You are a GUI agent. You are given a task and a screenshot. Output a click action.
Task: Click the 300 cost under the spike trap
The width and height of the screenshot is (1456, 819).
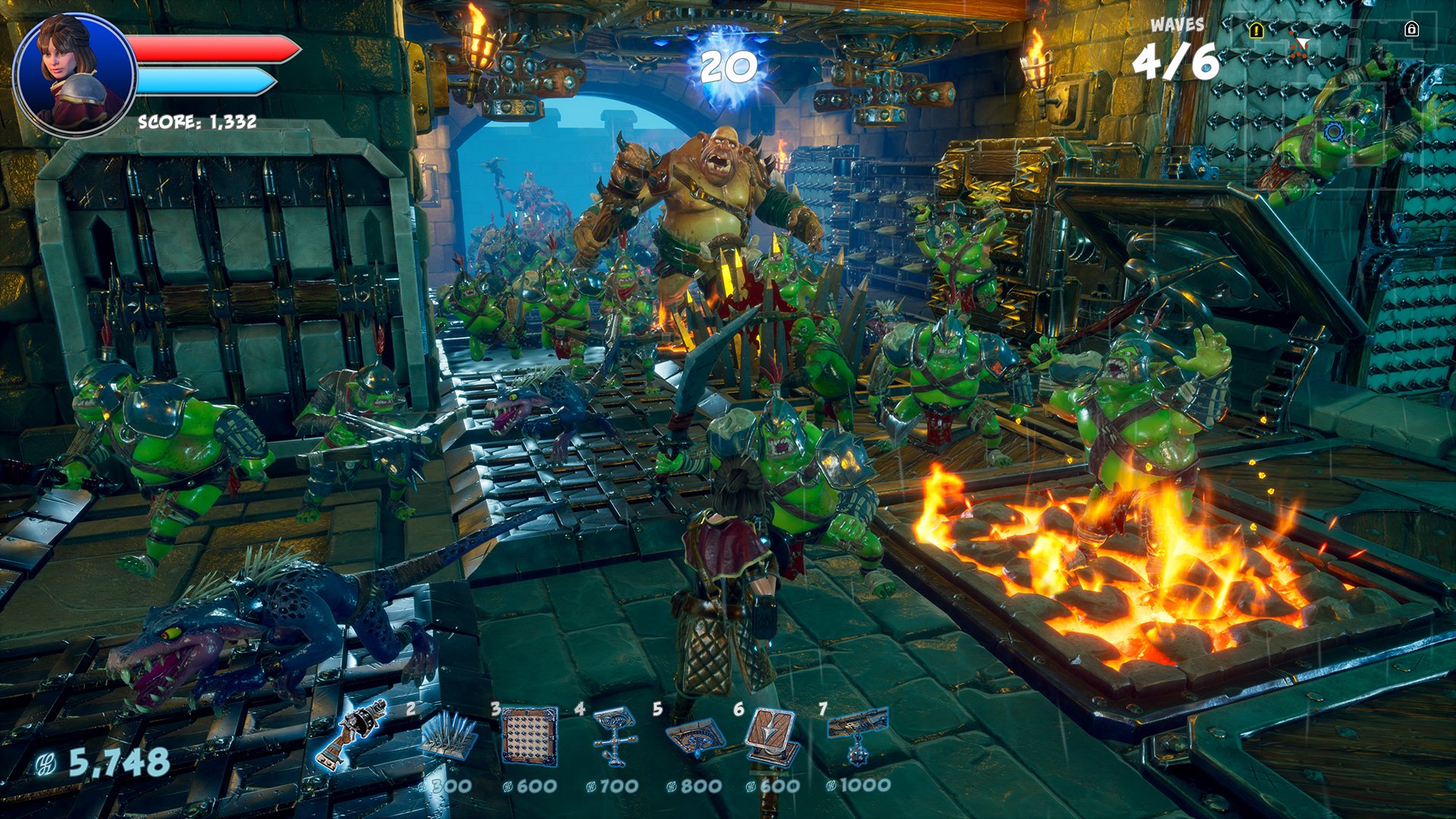click(x=451, y=786)
